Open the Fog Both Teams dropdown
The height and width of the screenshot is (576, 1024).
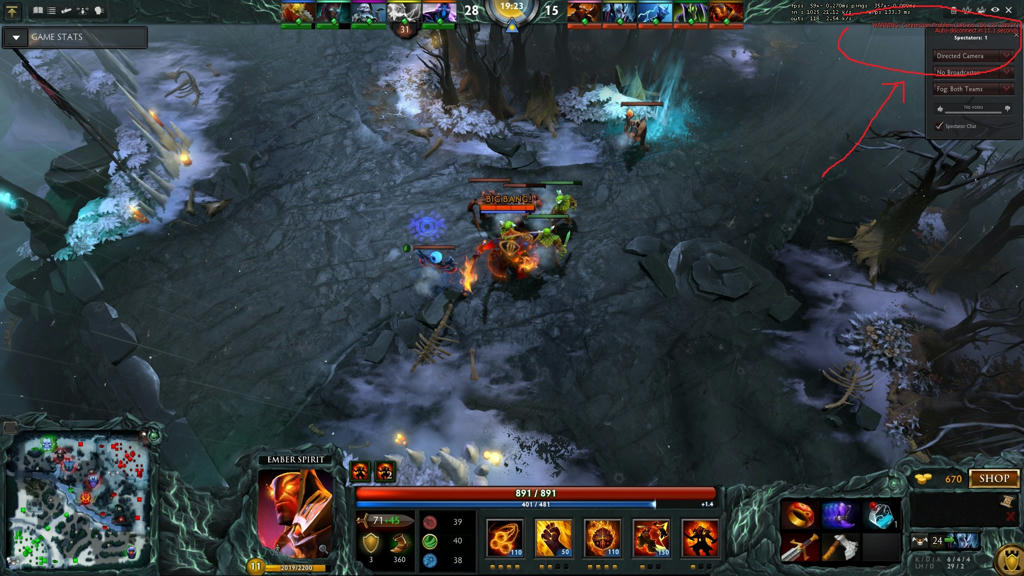coord(972,89)
